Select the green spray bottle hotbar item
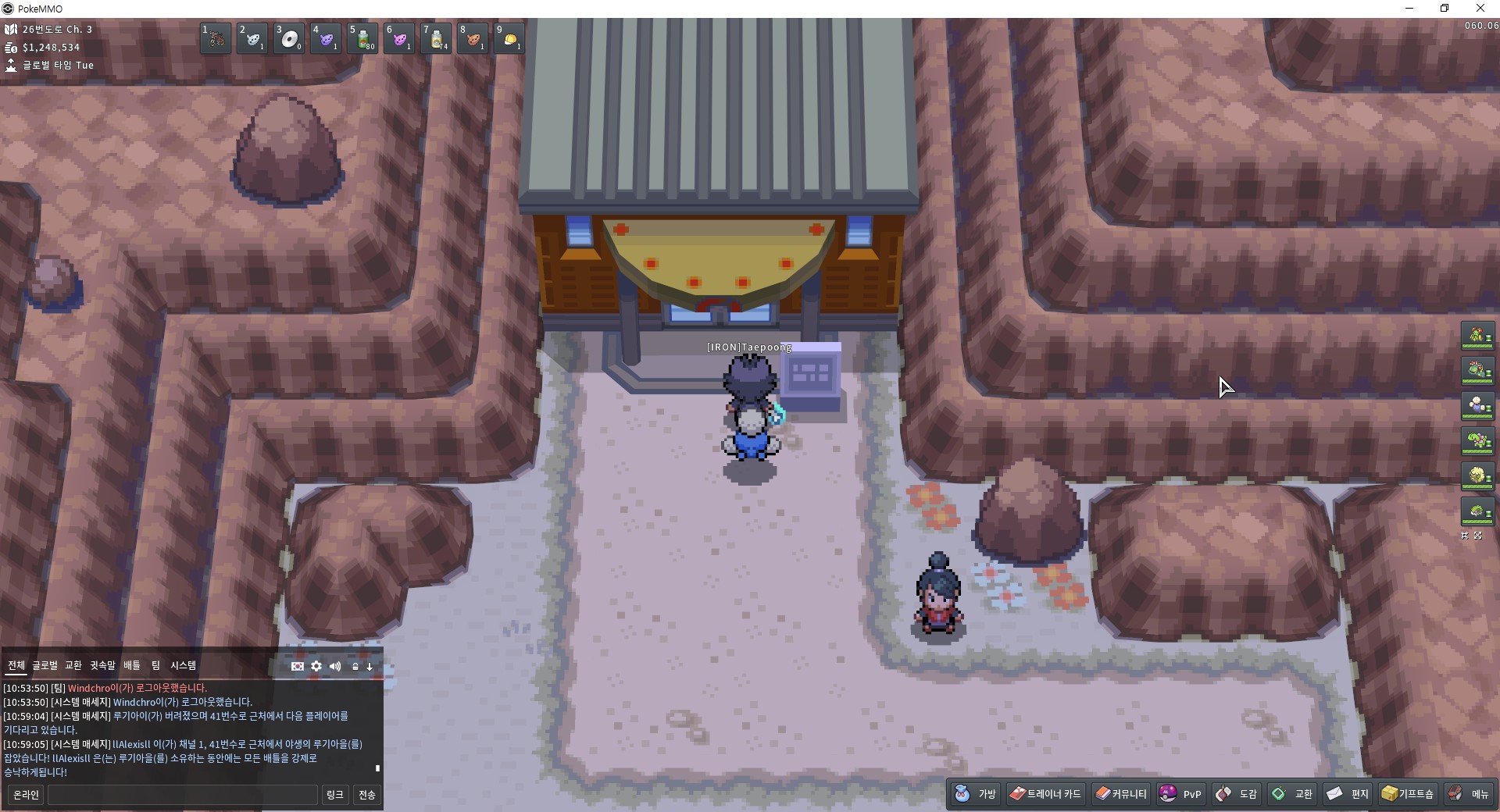 pyautogui.click(x=362, y=38)
